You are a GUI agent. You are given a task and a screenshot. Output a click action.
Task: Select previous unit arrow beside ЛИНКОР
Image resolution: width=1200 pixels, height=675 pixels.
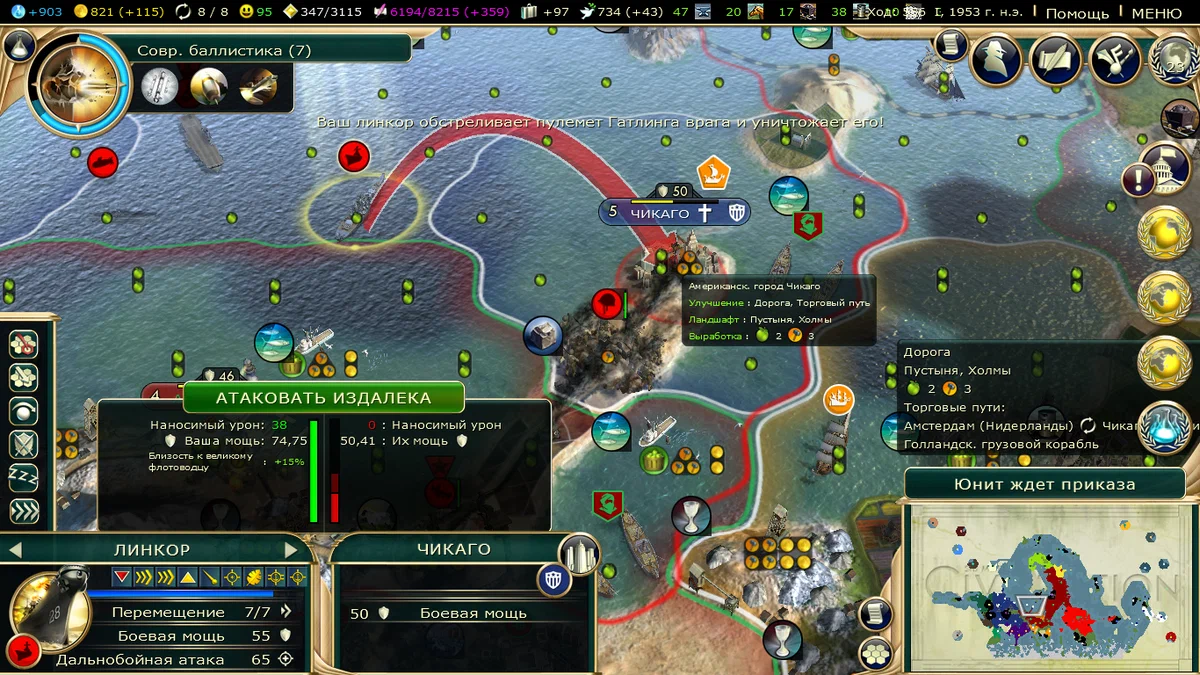(15, 549)
